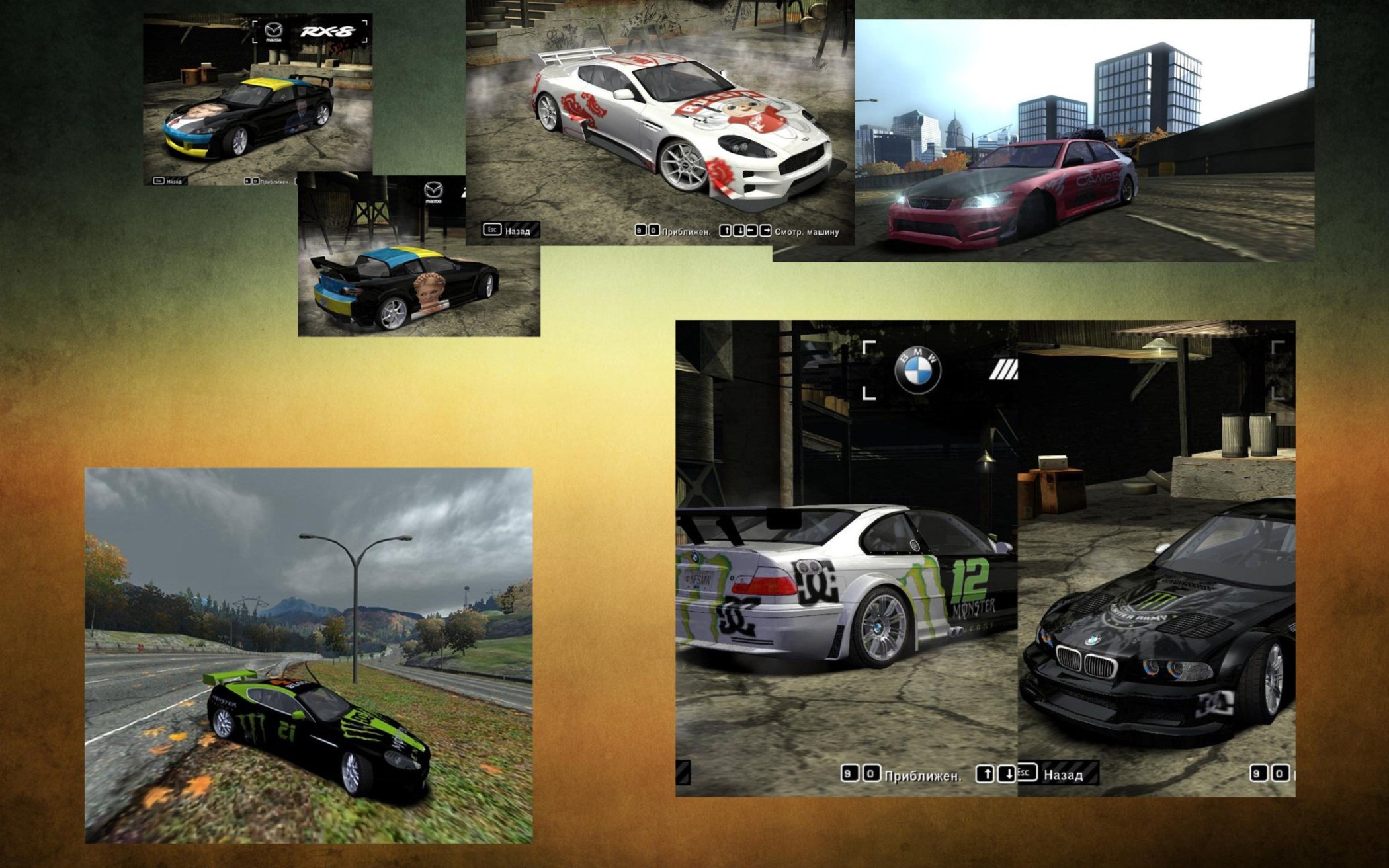Click Смотр. машину under the white Aston Martin
The width and height of the screenshot is (1389, 868).
pyautogui.click(x=806, y=232)
